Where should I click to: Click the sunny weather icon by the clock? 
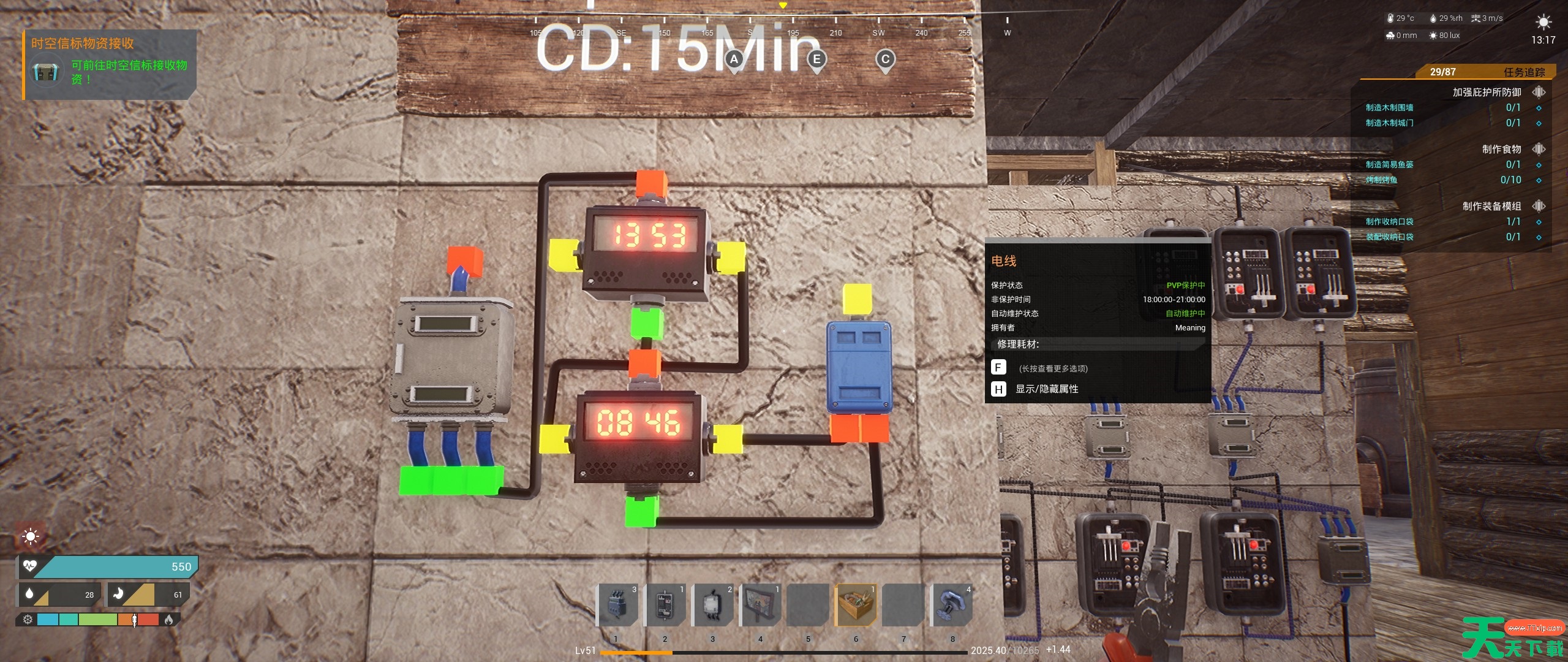(x=1543, y=23)
